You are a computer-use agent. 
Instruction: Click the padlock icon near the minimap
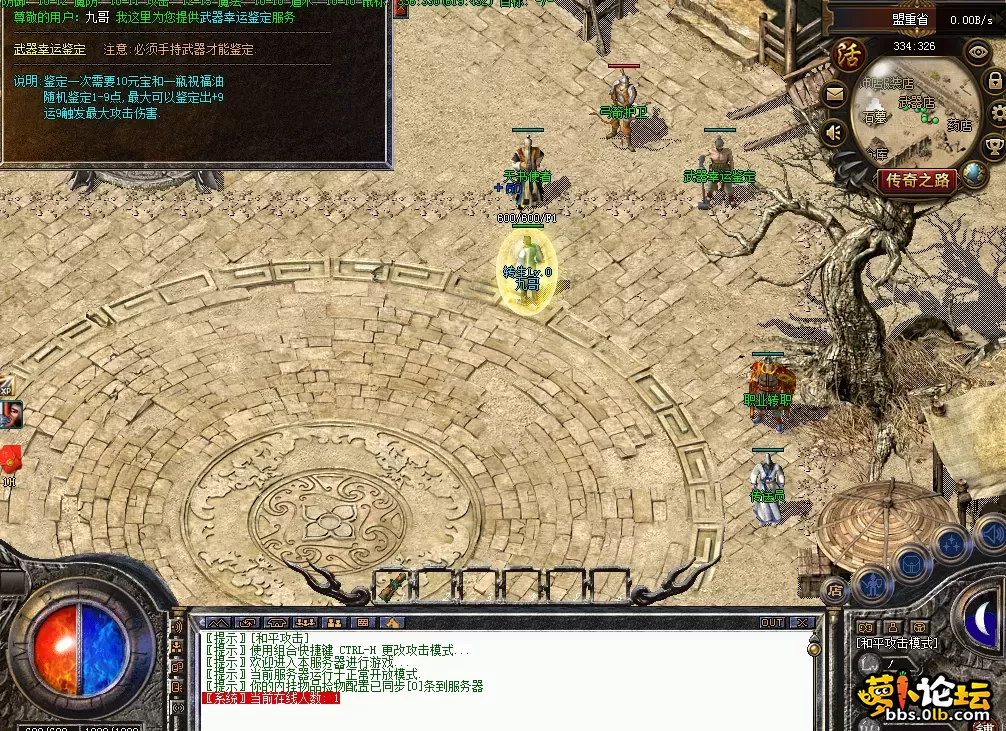[x=995, y=84]
